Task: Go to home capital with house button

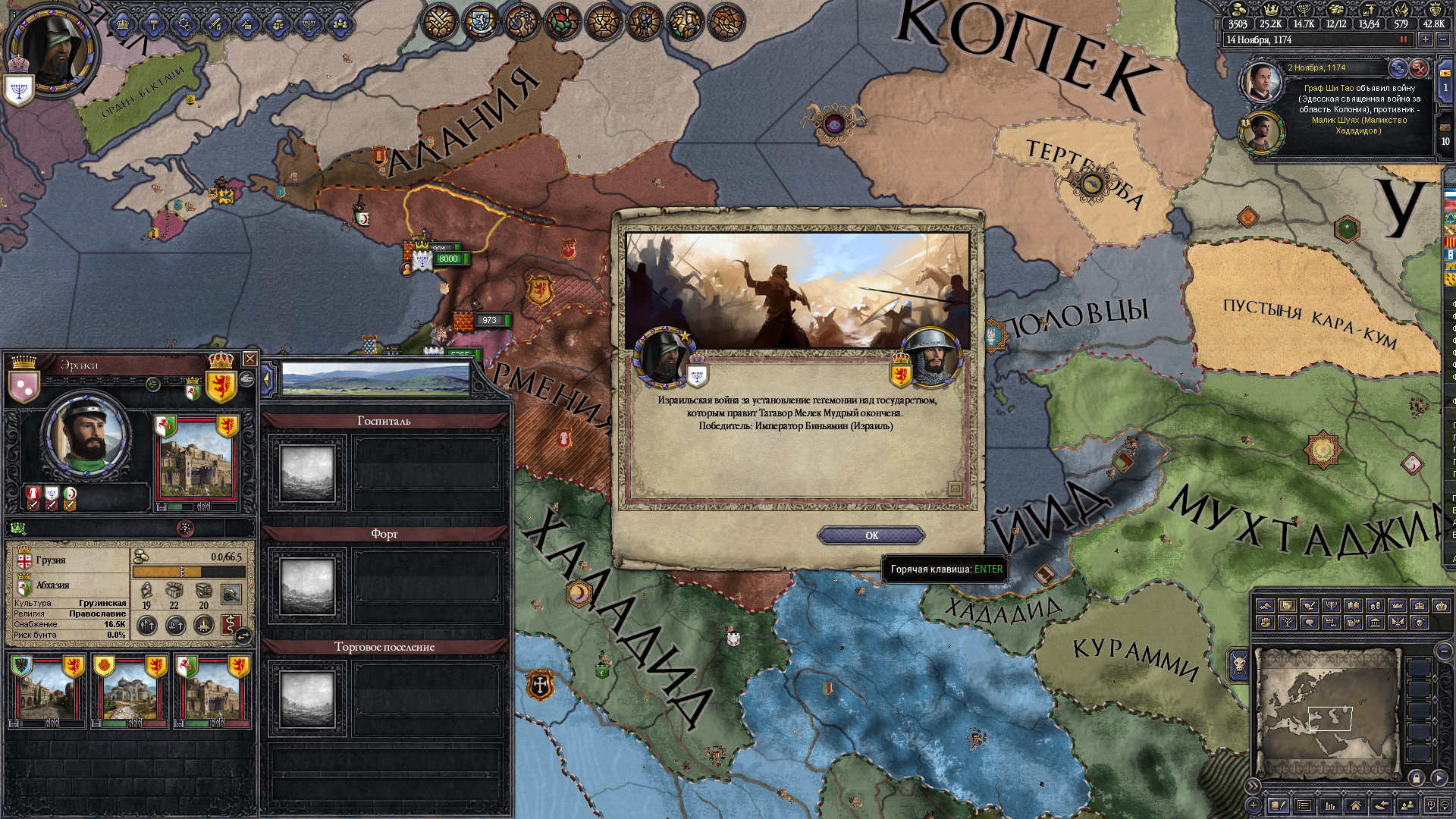Action: click(1355, 805)
